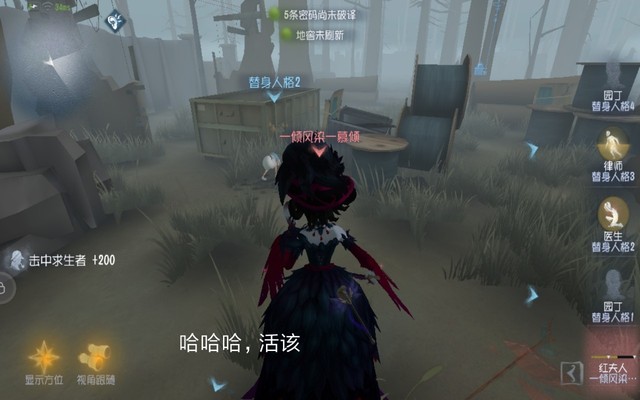
Task: Select the 医生 survivor portrait
Action: 613,212
